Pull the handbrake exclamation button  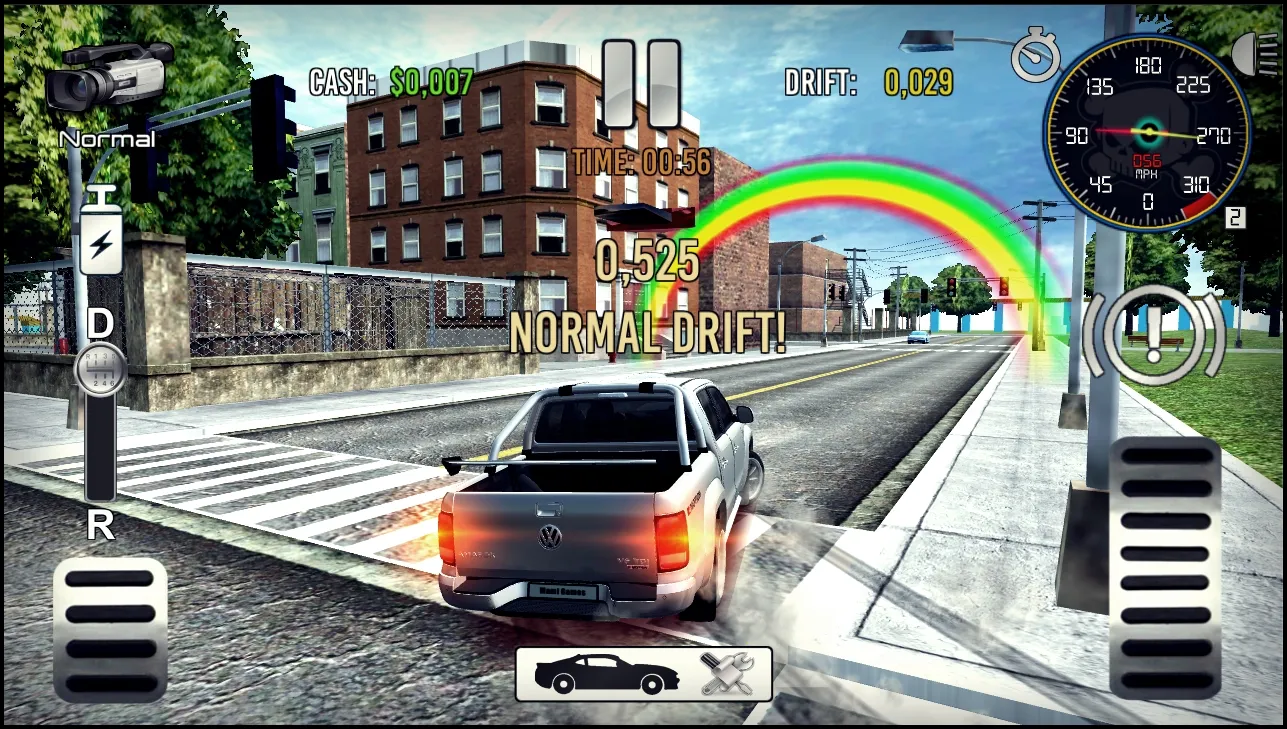point(1152,333)
